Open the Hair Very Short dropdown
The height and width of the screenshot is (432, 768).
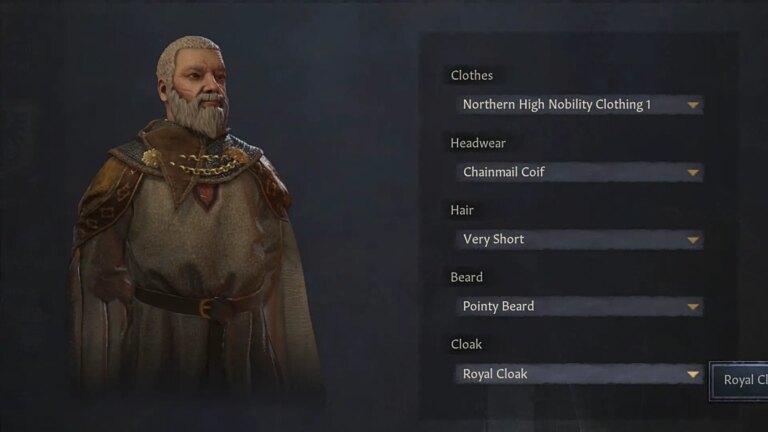578,239
